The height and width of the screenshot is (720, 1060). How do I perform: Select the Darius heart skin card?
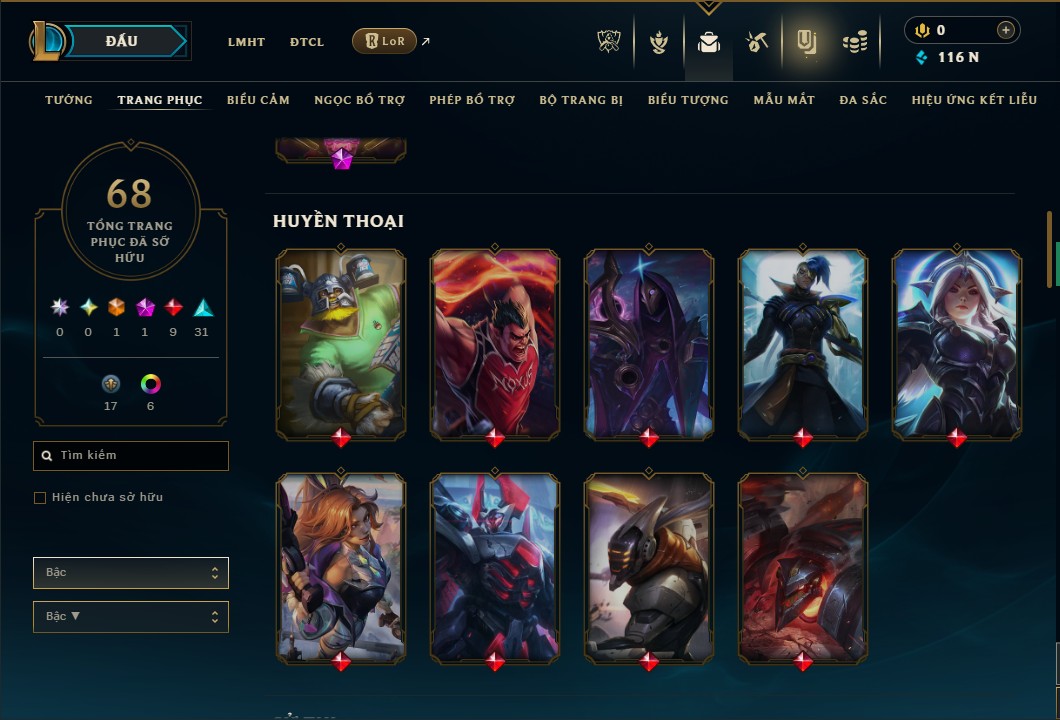point(495,343)
